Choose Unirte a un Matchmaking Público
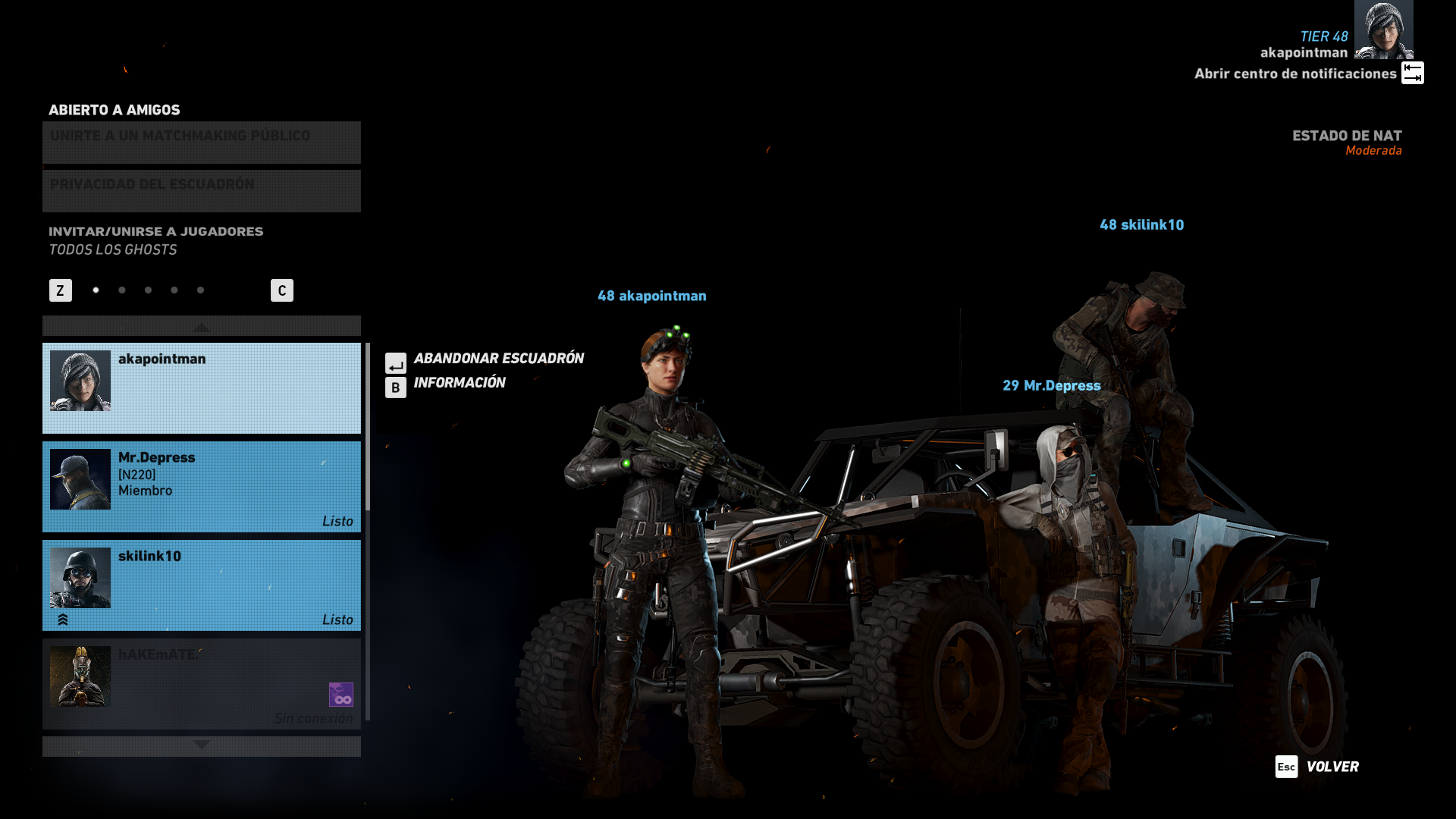This screenshot has width=1456, height=819. point(201,143)
